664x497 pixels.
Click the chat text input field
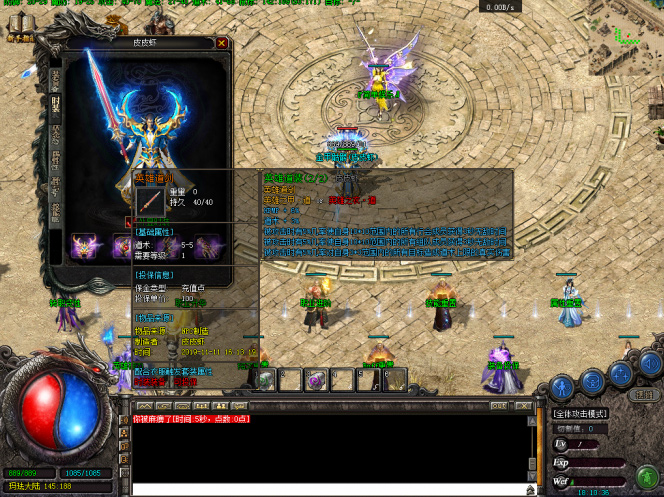(x=330, y=489)
